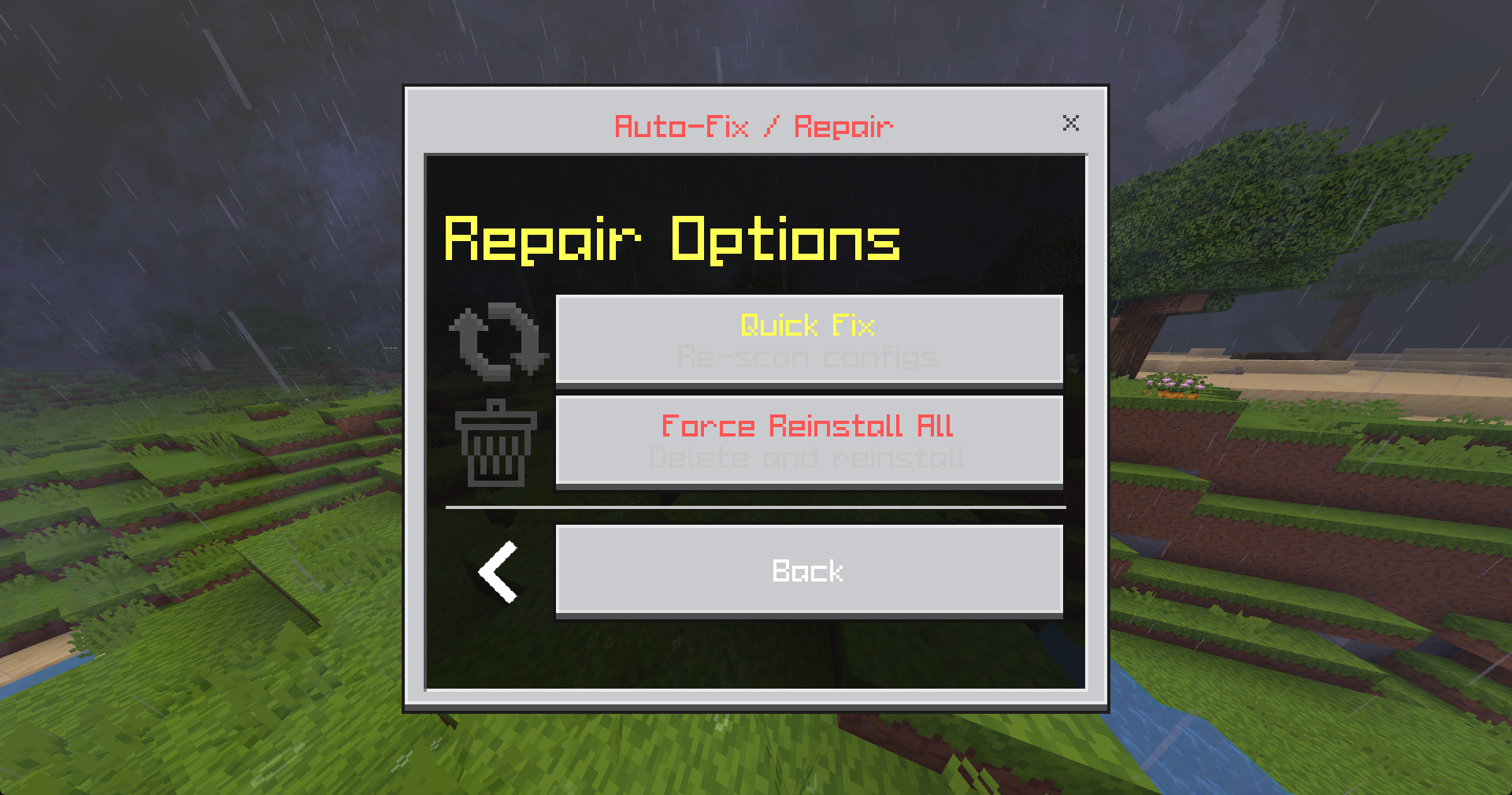Close the Auto-Fix / Repair dialog

(1071, 123)
